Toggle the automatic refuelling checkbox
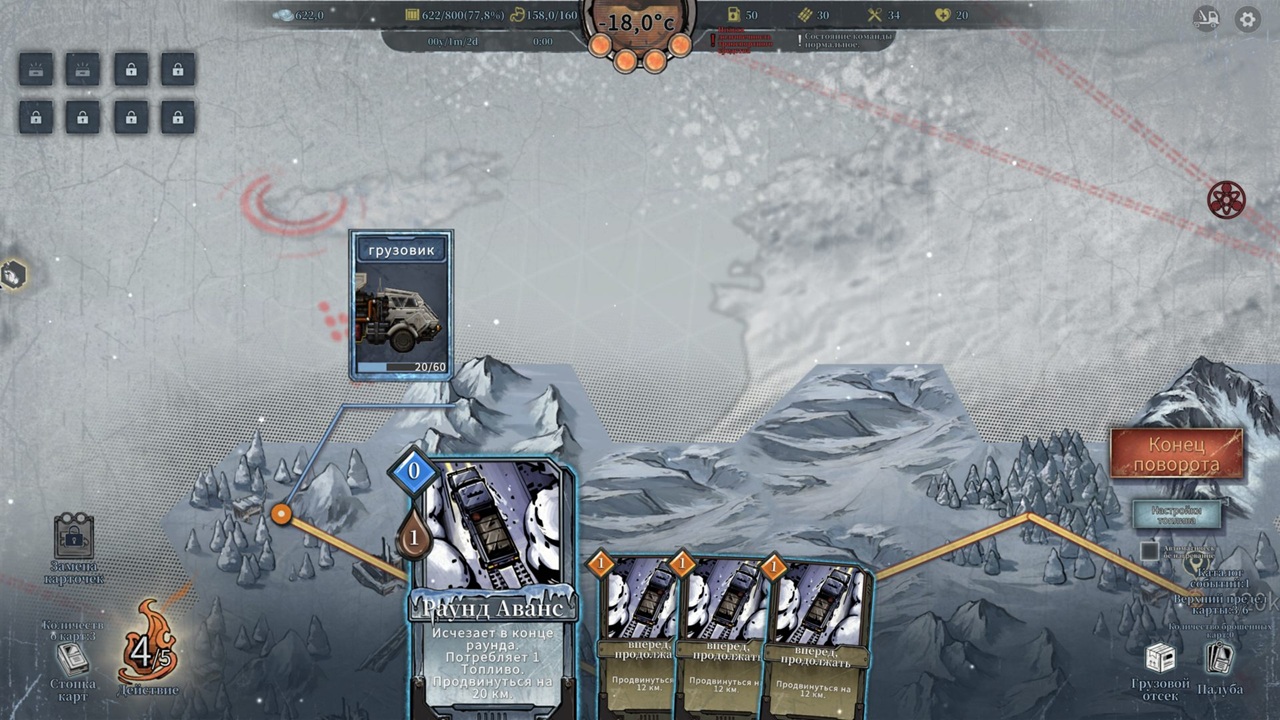The image size is (1280, 720). (x=1150, y=551)
